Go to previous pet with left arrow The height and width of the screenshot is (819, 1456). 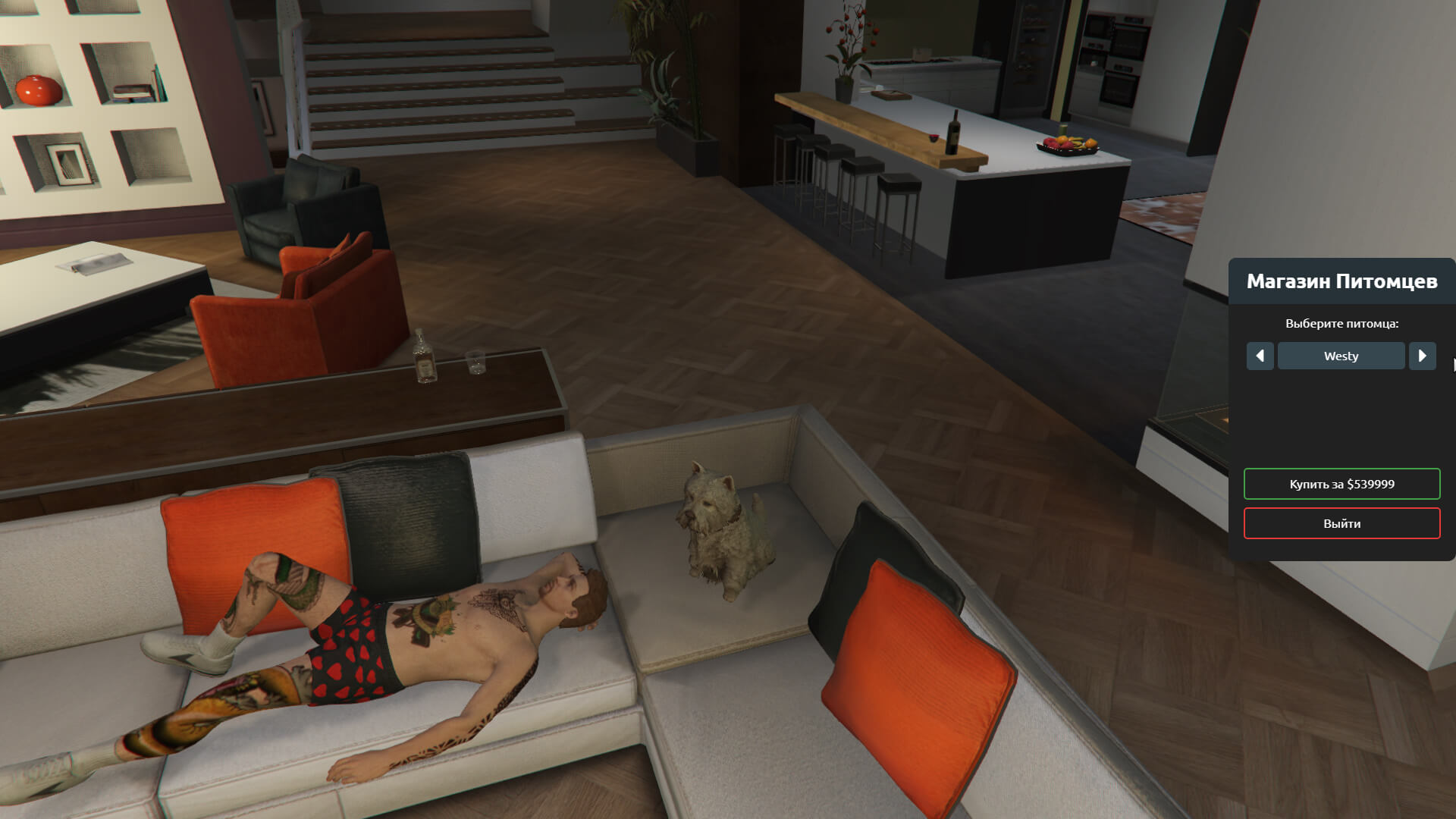[x=1260, y=356]
